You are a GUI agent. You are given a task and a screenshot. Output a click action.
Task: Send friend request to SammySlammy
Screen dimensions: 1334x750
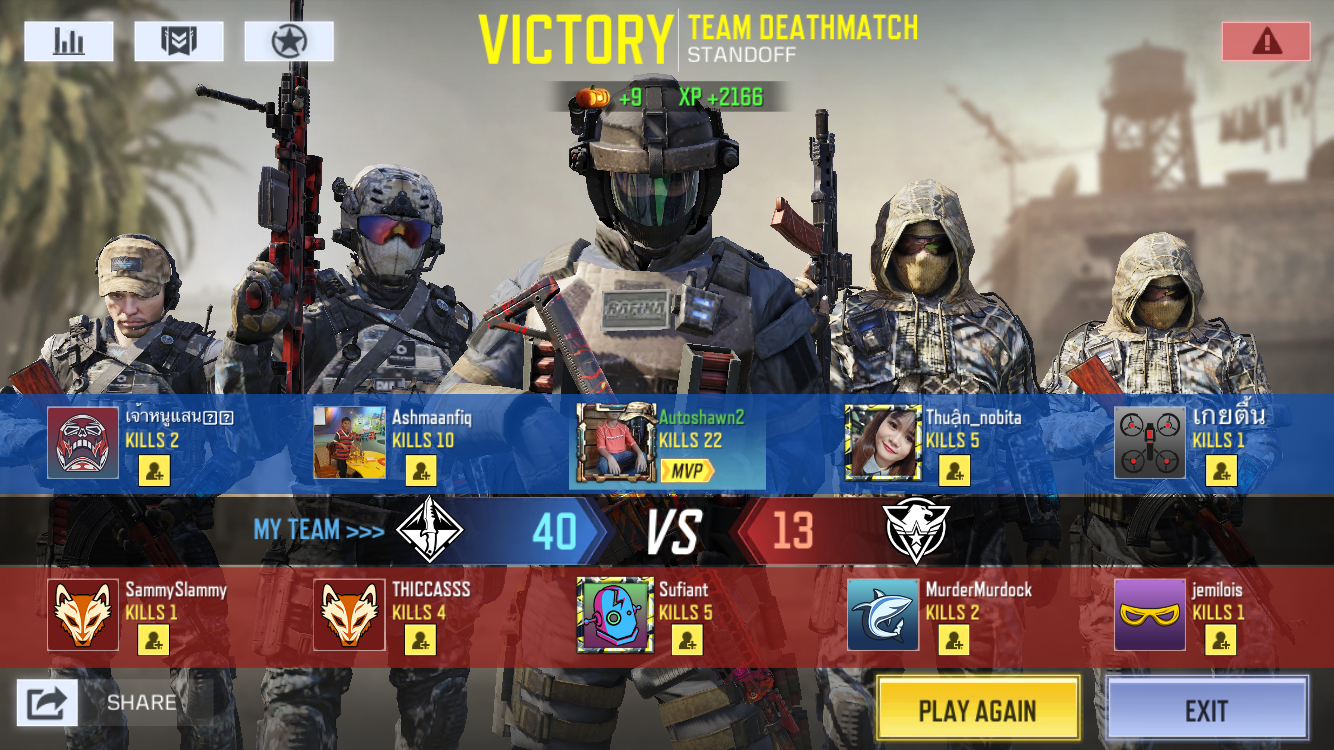[154, 640]
